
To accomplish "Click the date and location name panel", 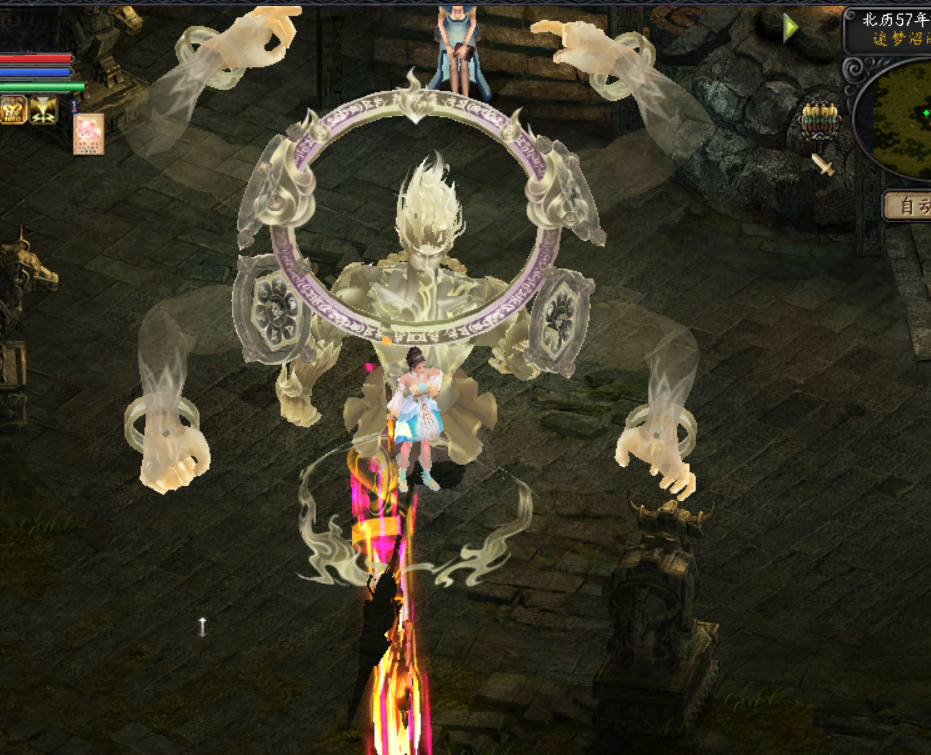I will click(888, 30).
